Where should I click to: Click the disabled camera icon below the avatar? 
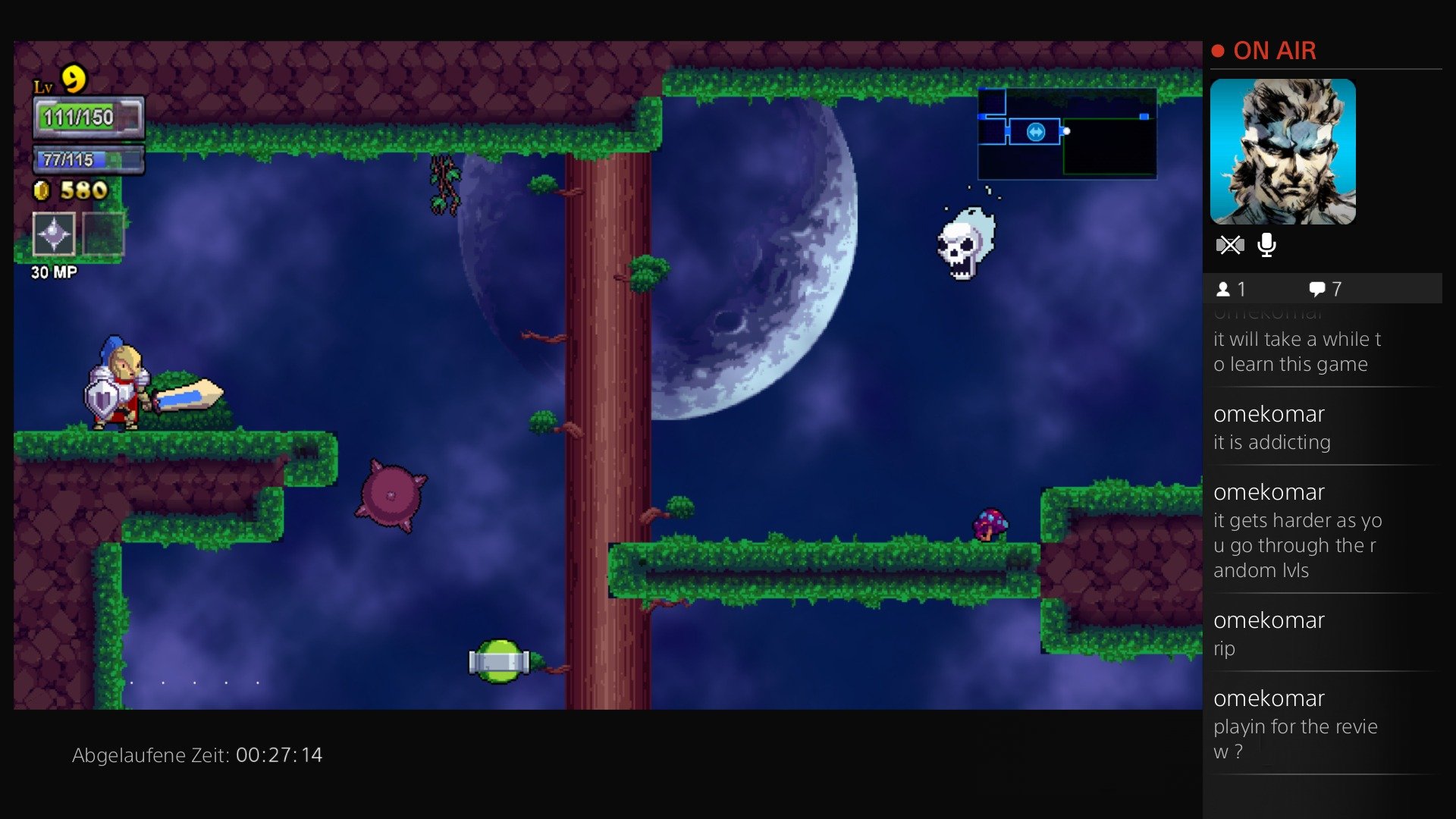1230,245
